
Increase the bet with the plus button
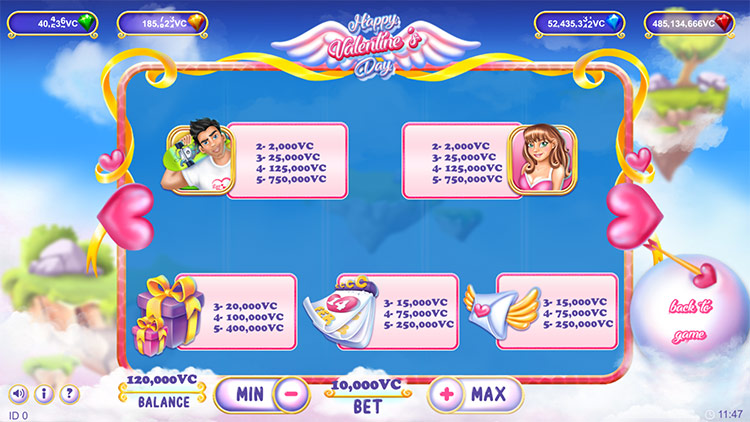tap(446, 393)
